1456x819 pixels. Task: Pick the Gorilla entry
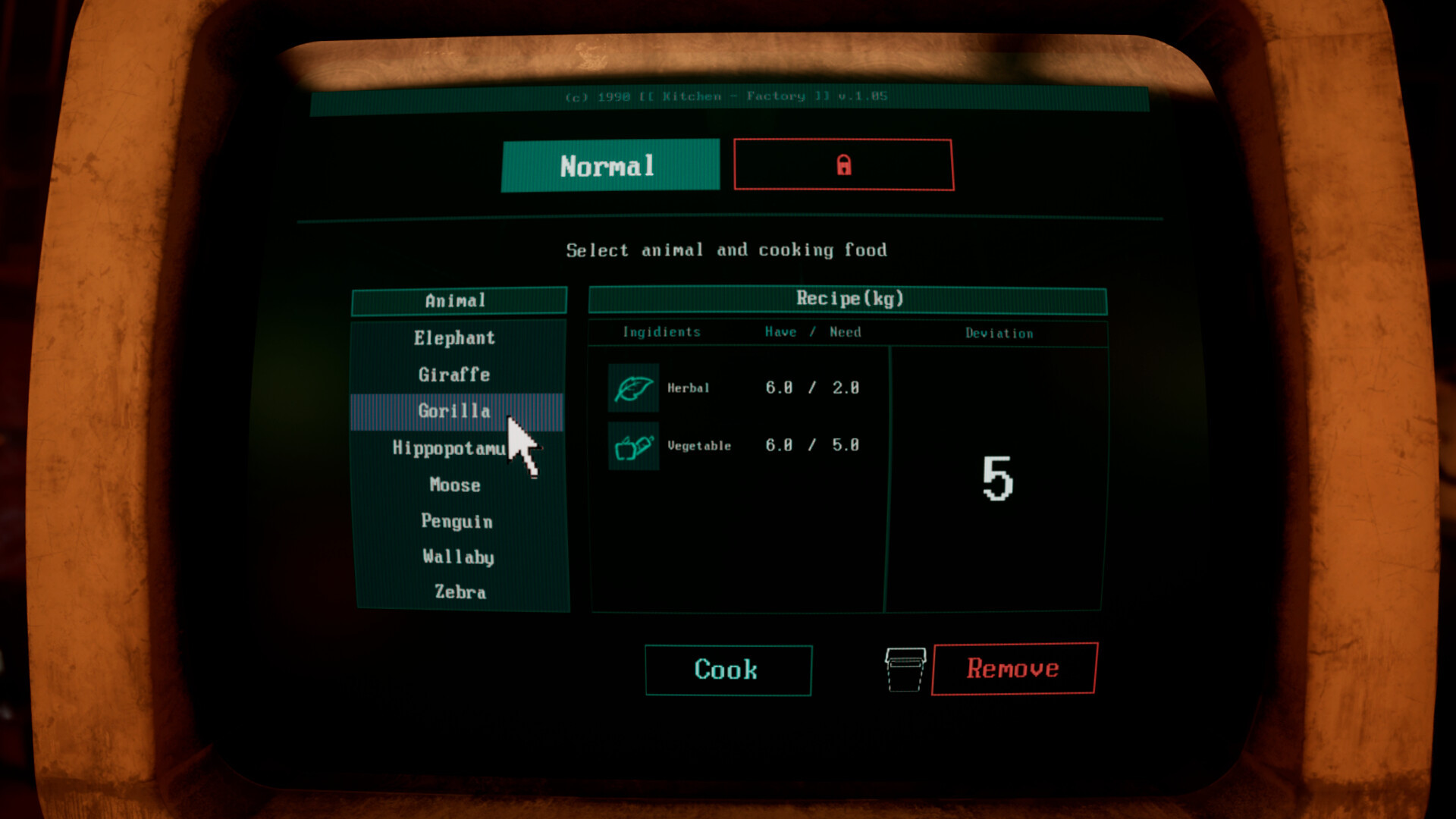point(455,411)
